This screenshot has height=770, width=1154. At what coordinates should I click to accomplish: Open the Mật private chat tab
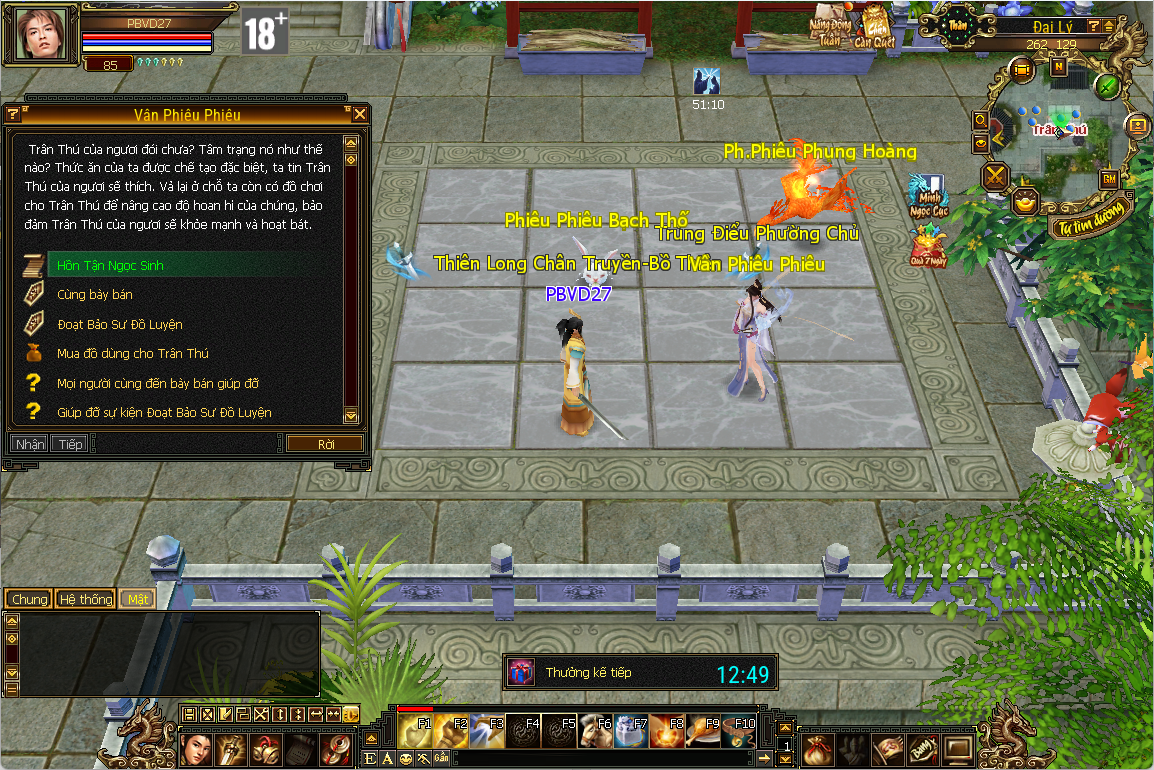click(135, 599)
